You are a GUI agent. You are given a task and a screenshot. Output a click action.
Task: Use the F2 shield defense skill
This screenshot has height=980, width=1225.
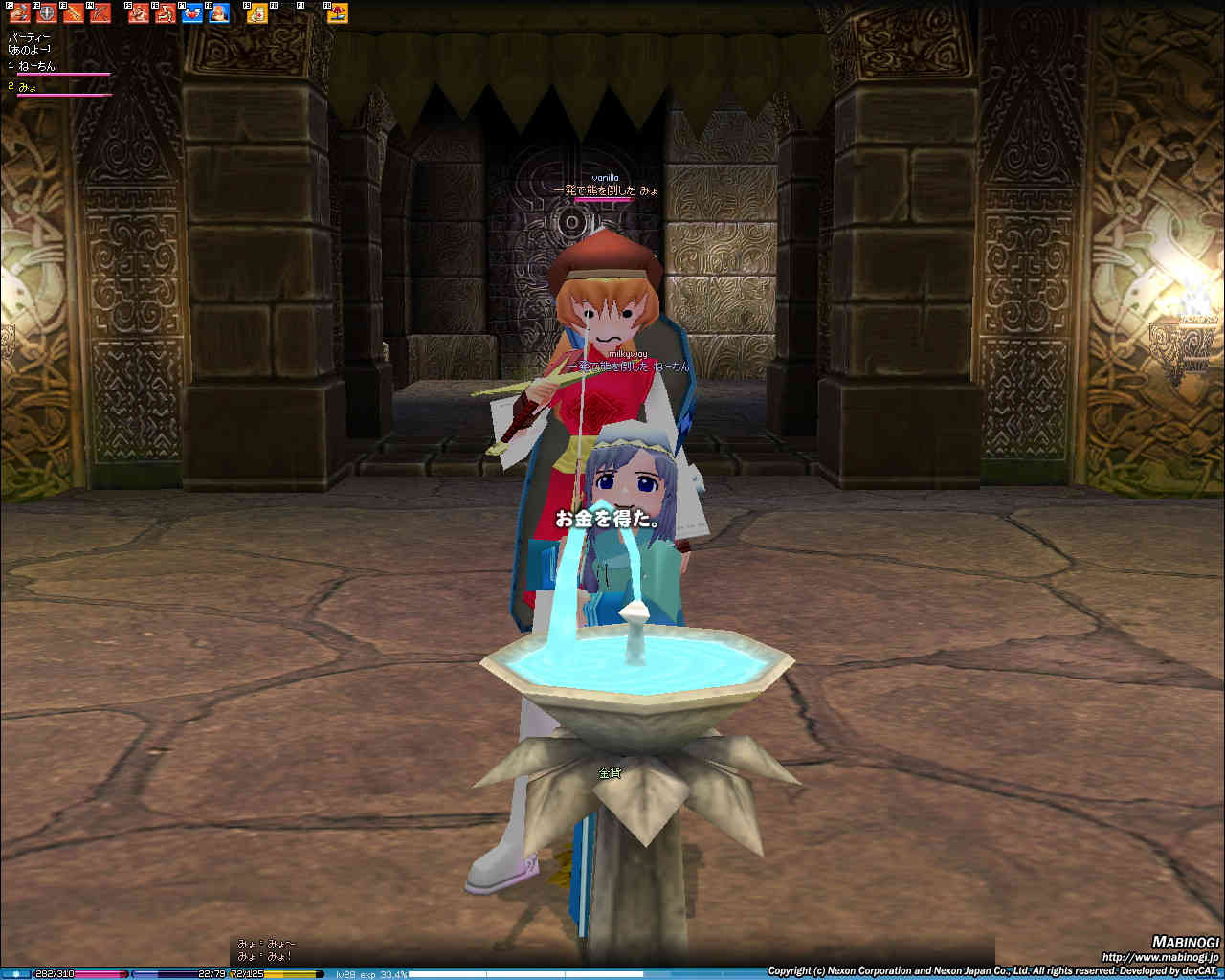click(47, 13)
